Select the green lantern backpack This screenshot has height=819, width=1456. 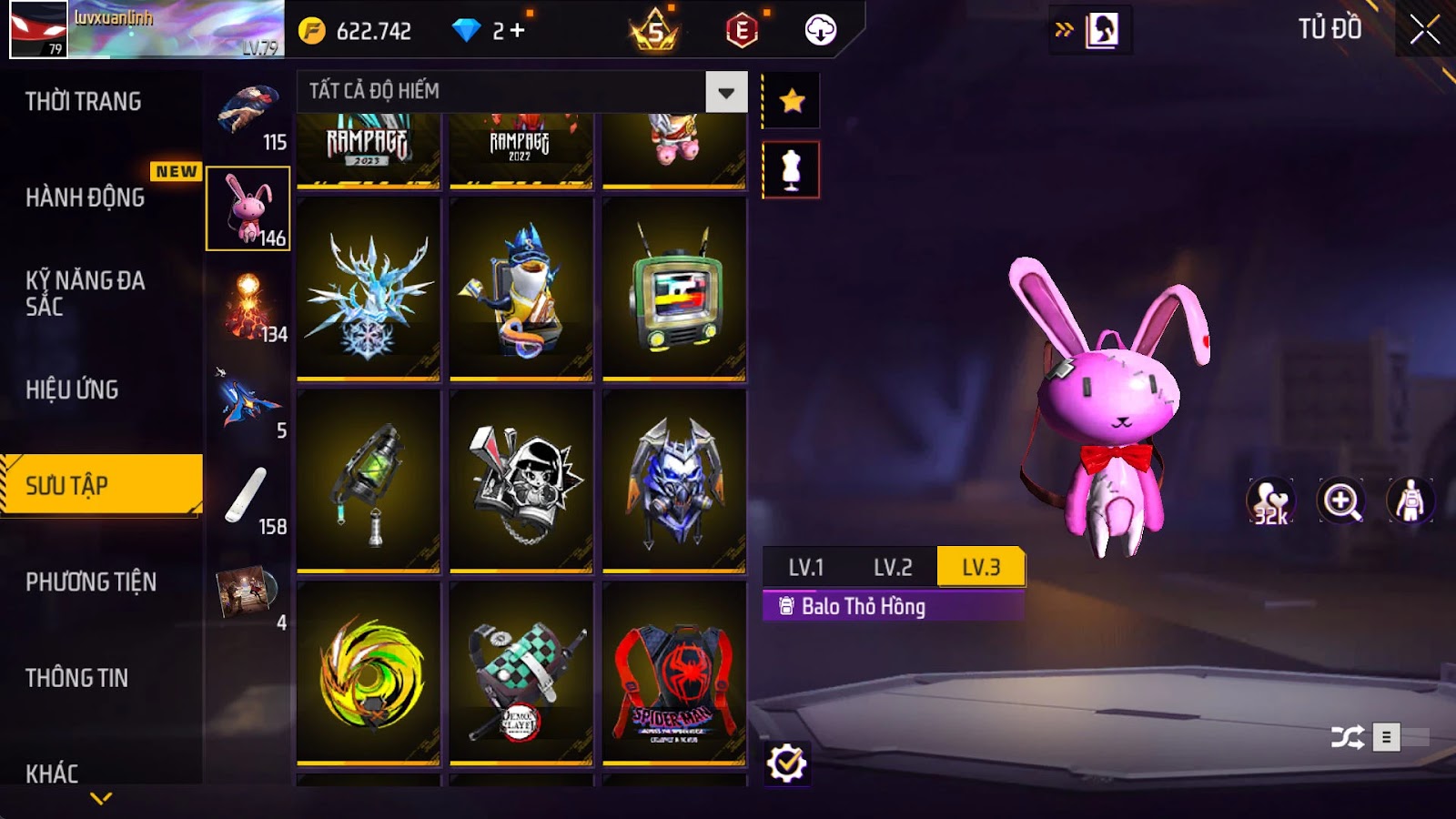(368, 482)
